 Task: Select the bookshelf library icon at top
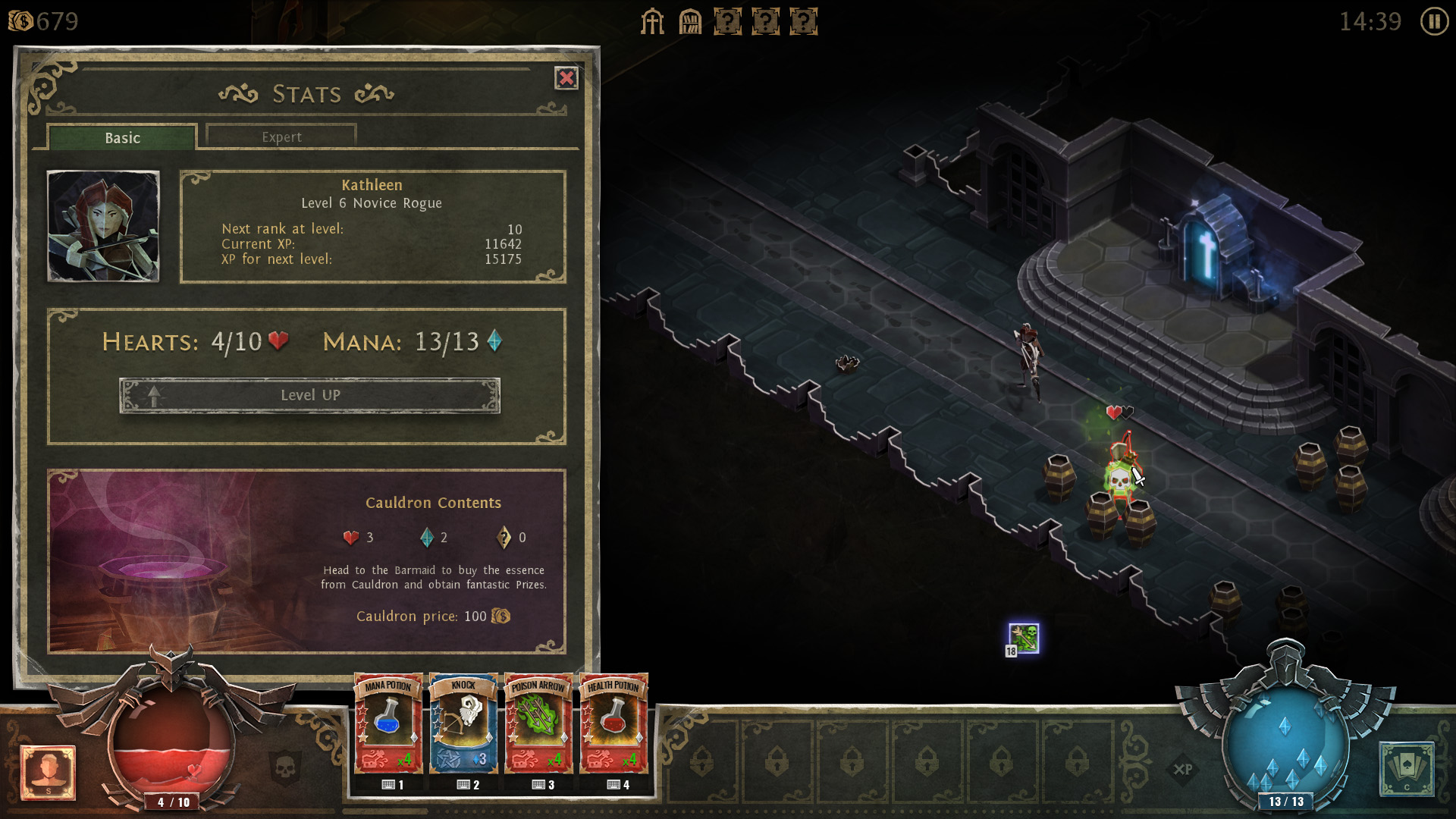(689, 22)
